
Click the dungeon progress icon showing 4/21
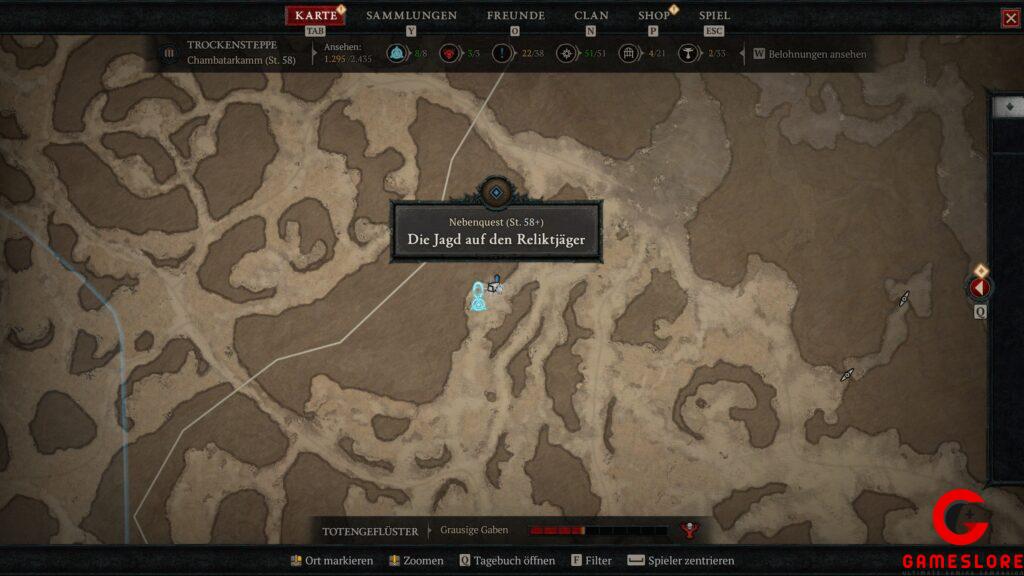(x=629, y=53)
